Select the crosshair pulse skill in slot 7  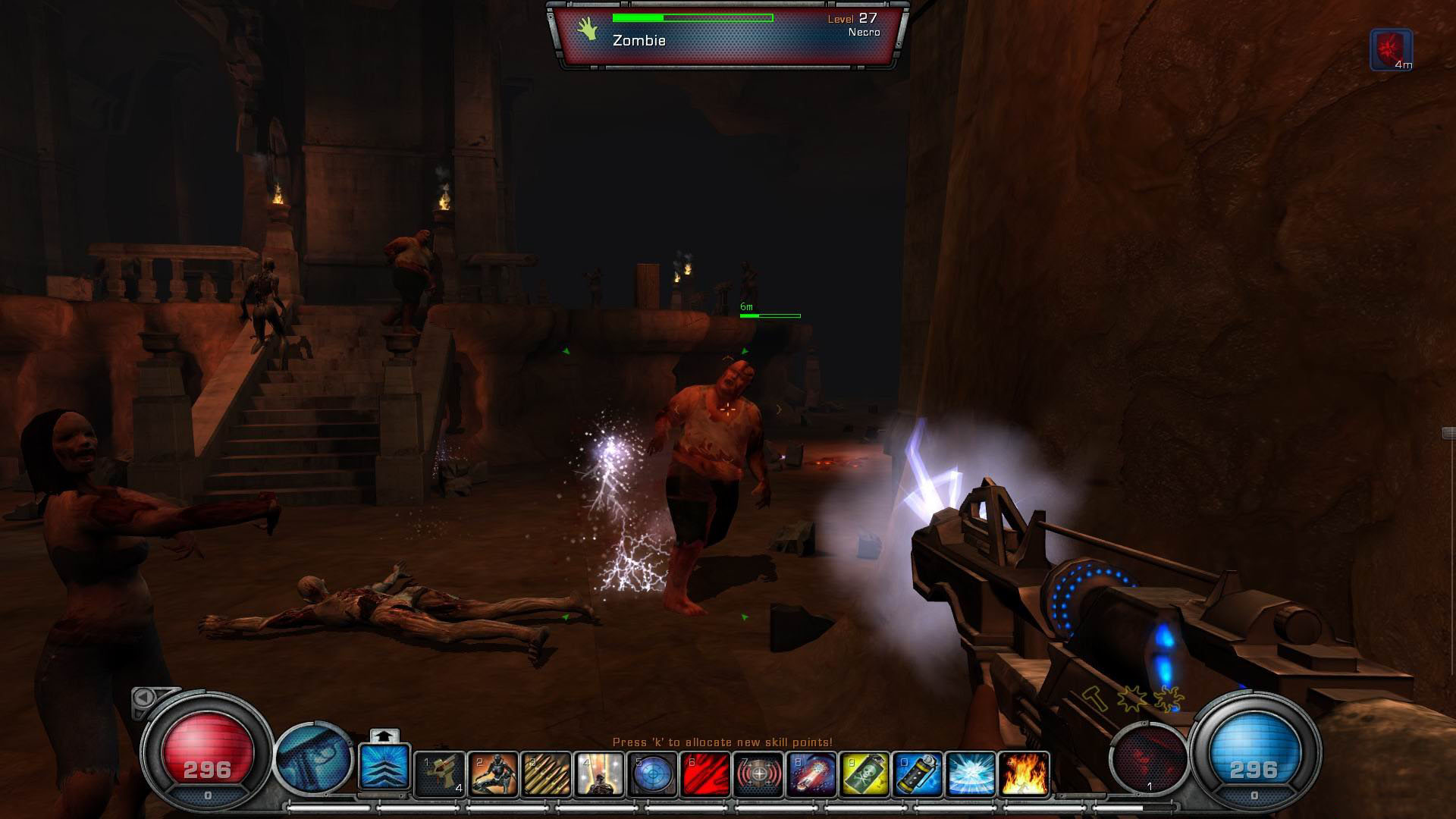757,773
